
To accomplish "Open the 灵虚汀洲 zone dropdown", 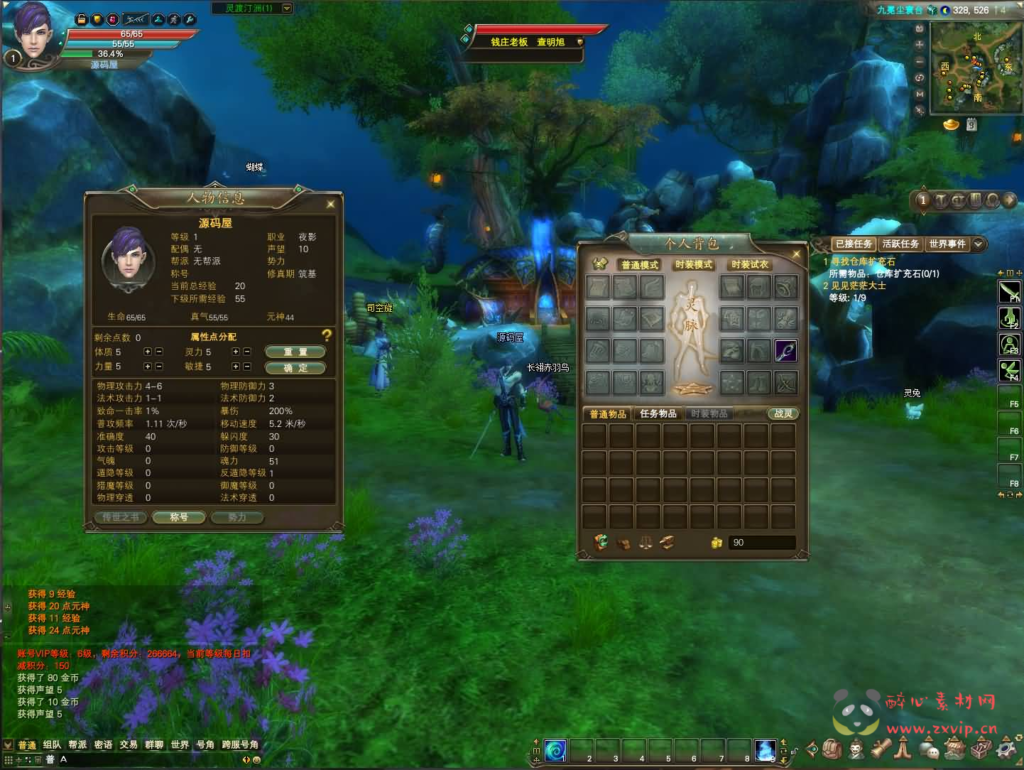I will [253, 8].
